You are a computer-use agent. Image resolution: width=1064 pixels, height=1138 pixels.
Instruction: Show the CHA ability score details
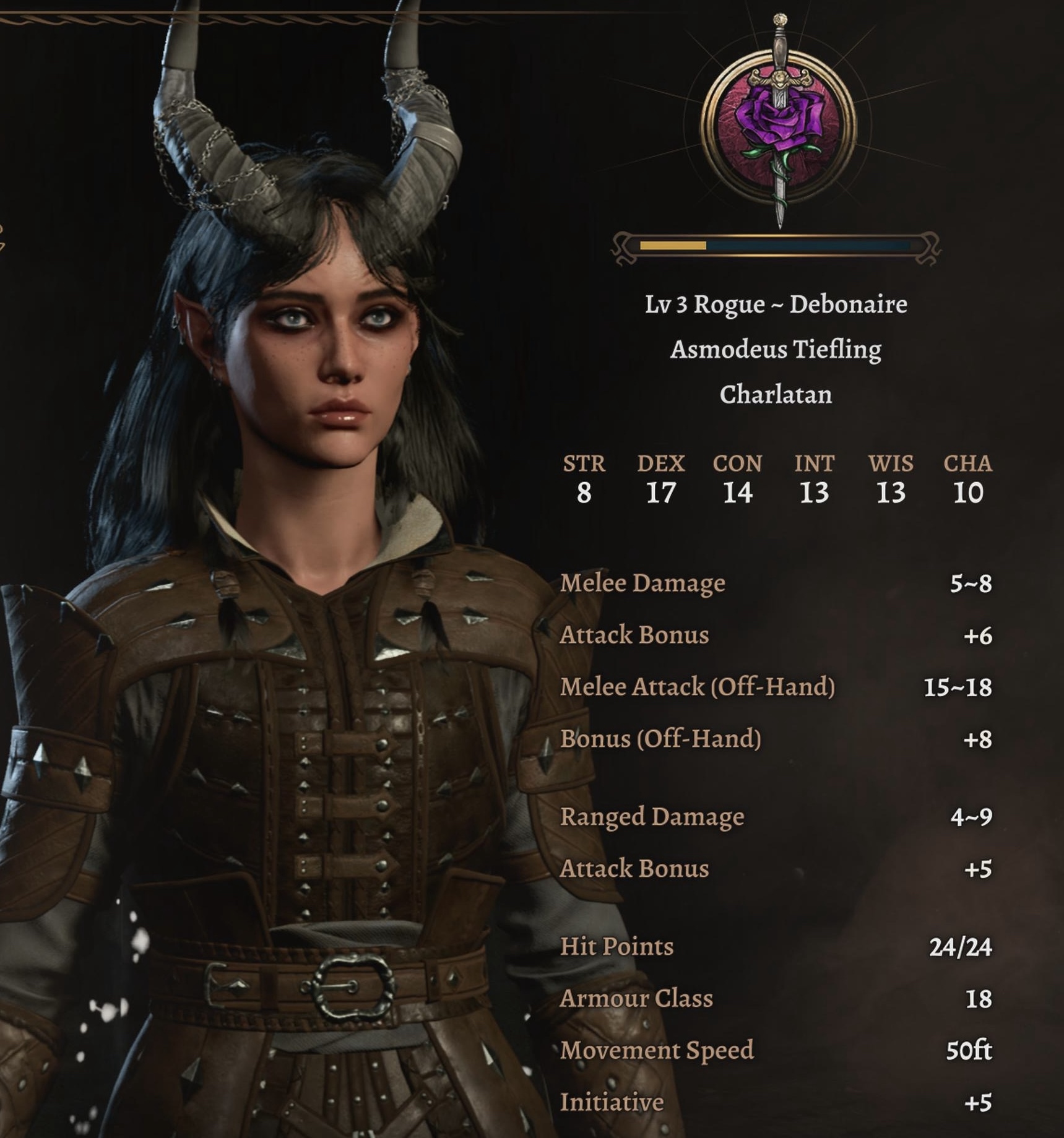pyautogui.click(x=967, y=480)
